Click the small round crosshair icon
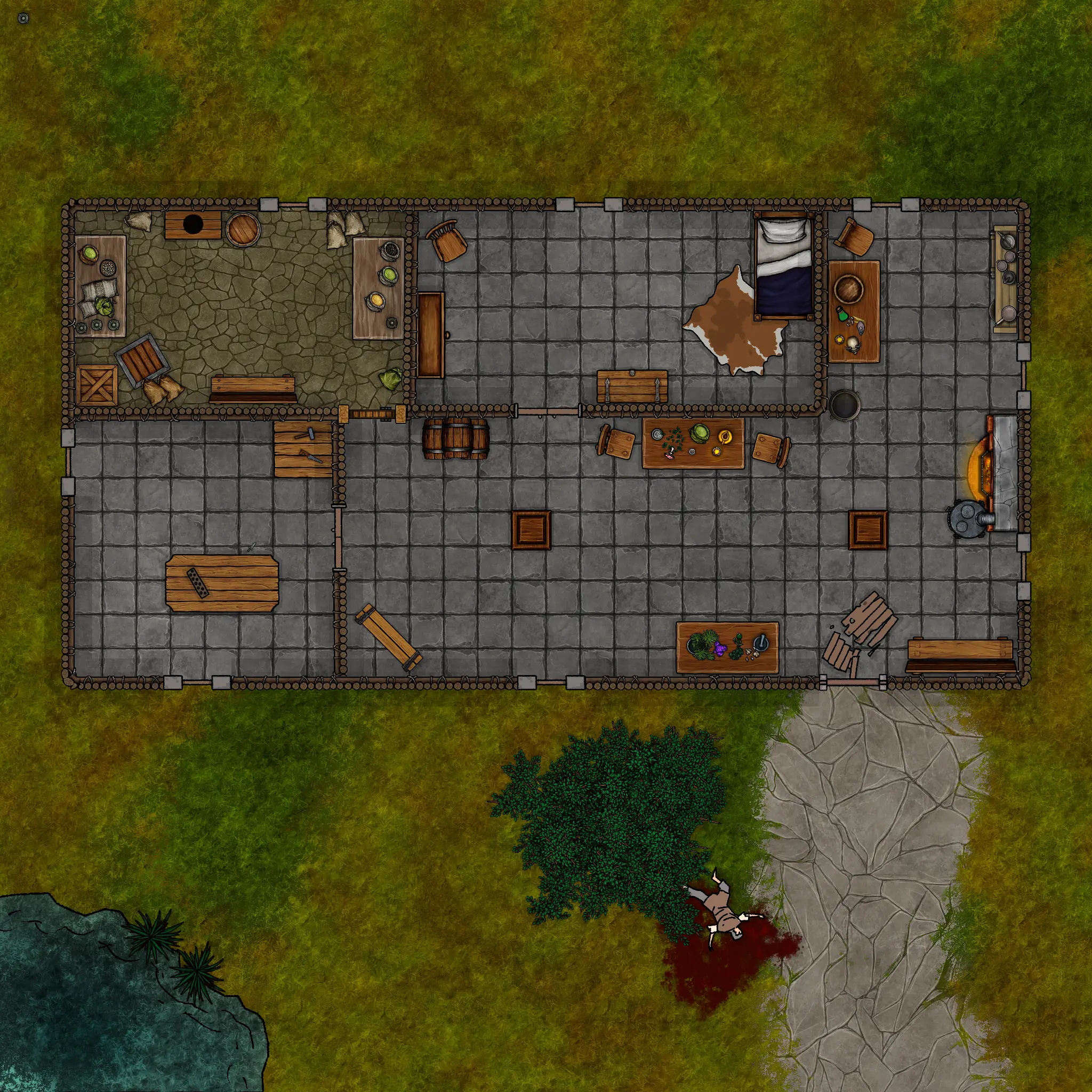The height and width of the screenshot is (1092, 1092). 23,19
